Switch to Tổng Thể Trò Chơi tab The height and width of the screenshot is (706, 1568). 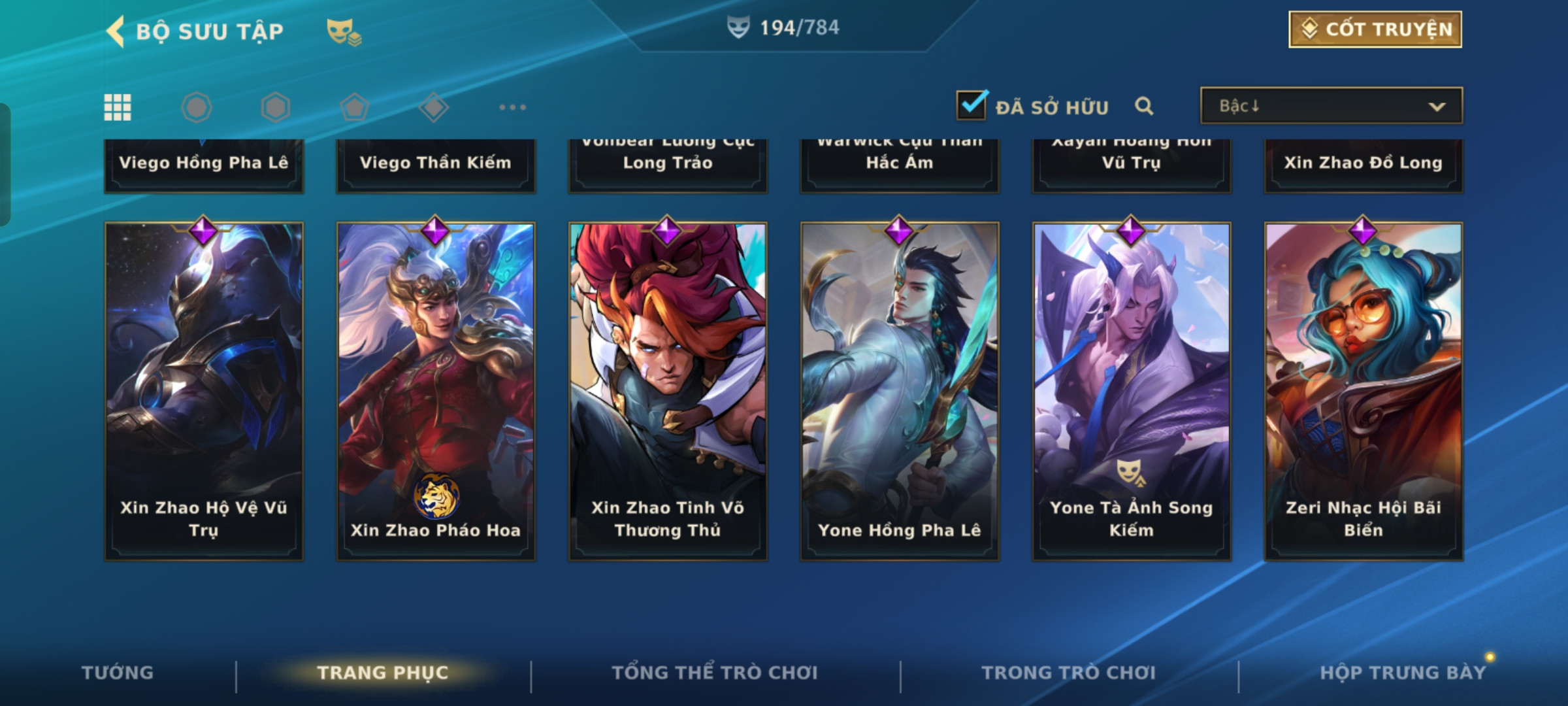714,673
